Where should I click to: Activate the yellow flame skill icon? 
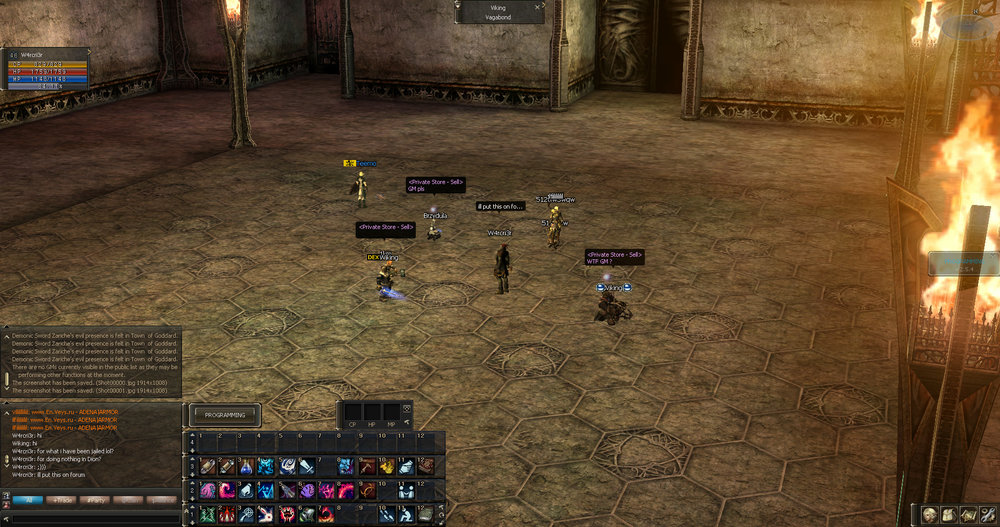point(387,466)
